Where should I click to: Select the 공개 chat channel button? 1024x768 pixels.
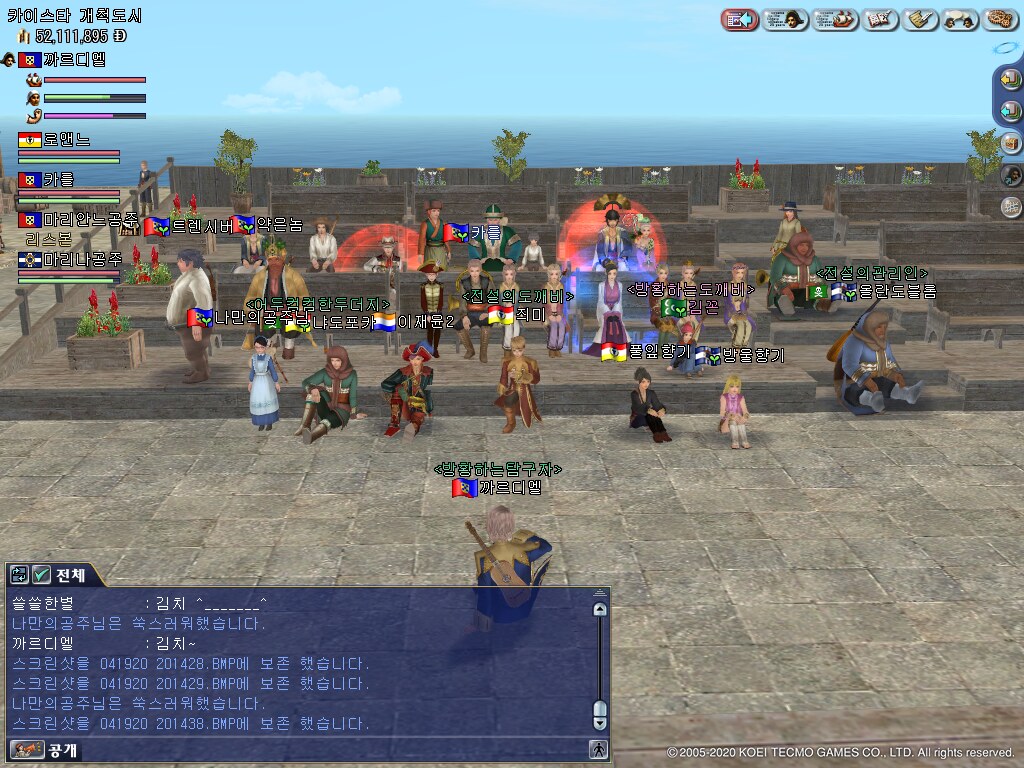pyautogui.click(x=46, y=749)
